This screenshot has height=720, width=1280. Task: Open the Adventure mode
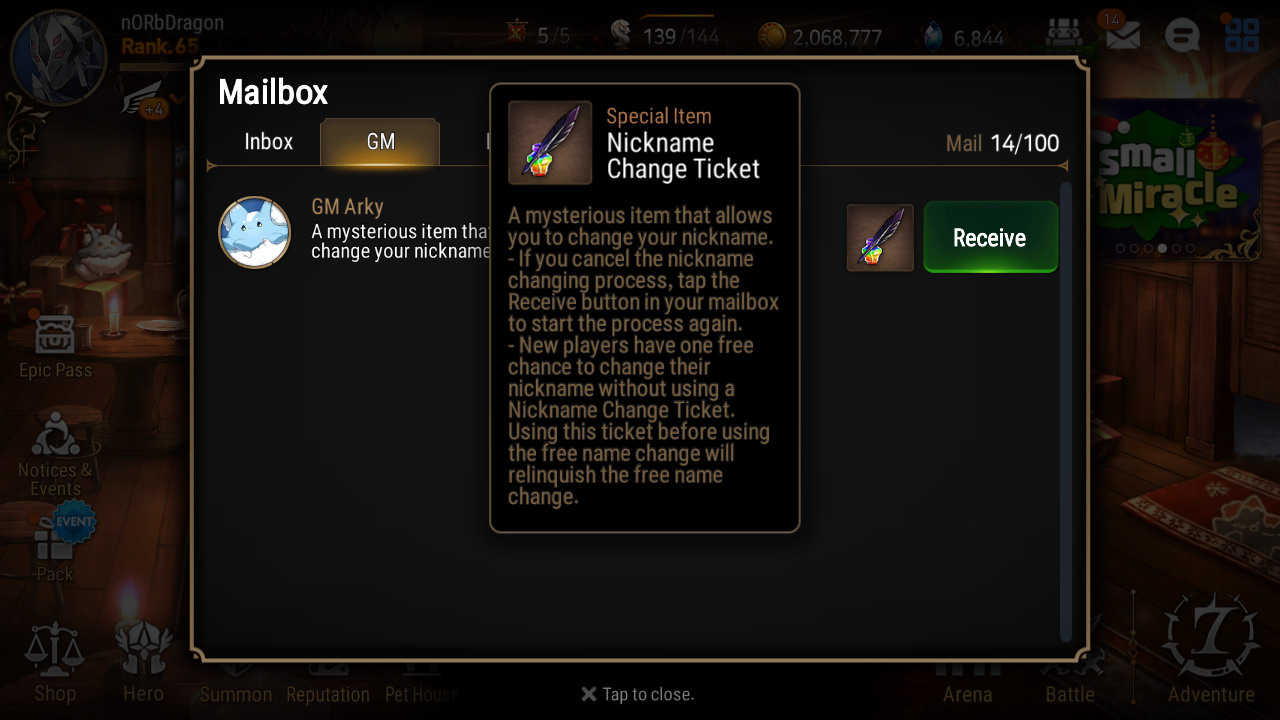point(1211,652)
